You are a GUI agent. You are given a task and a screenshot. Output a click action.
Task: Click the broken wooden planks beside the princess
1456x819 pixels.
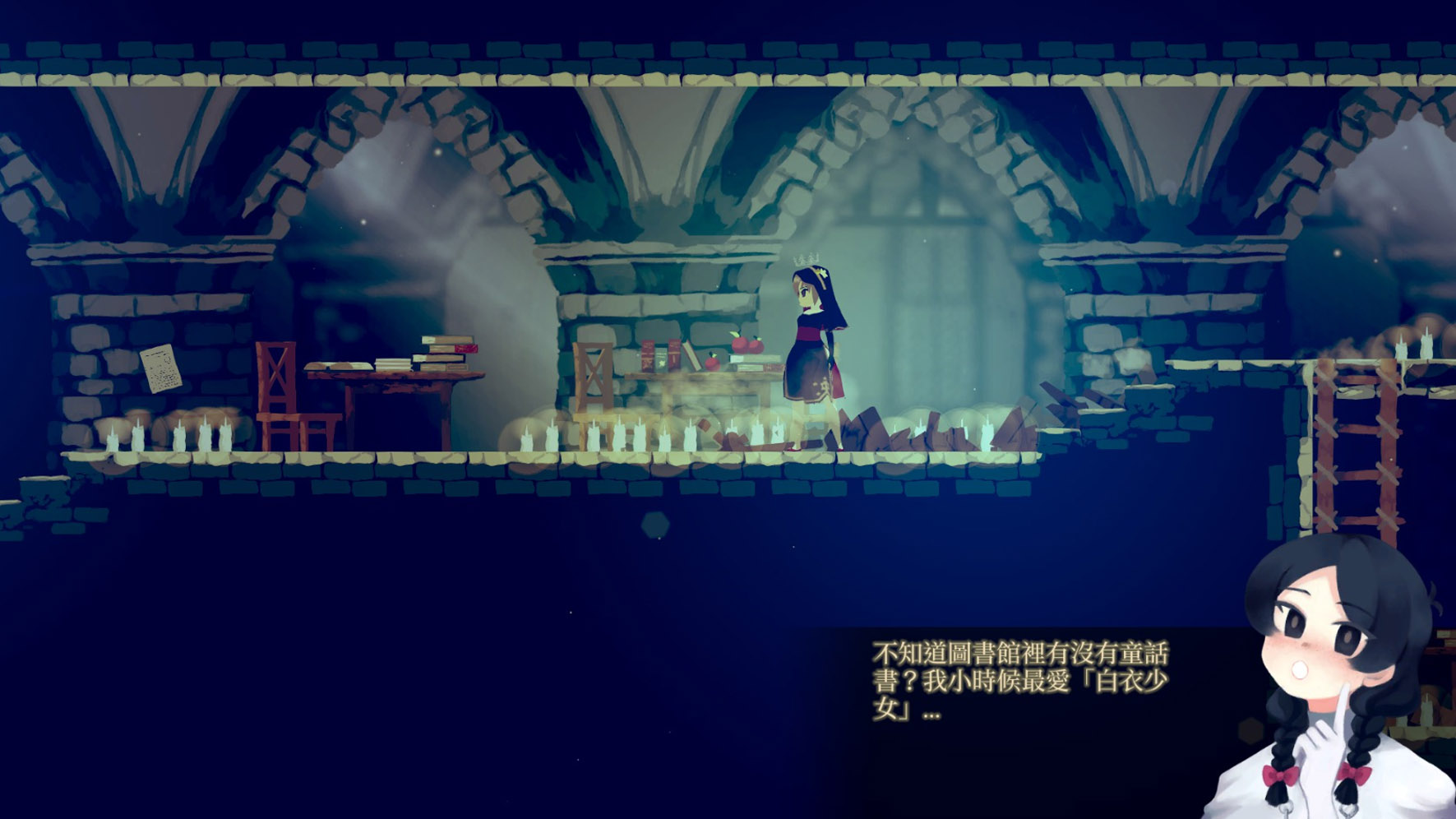point(904,423)
